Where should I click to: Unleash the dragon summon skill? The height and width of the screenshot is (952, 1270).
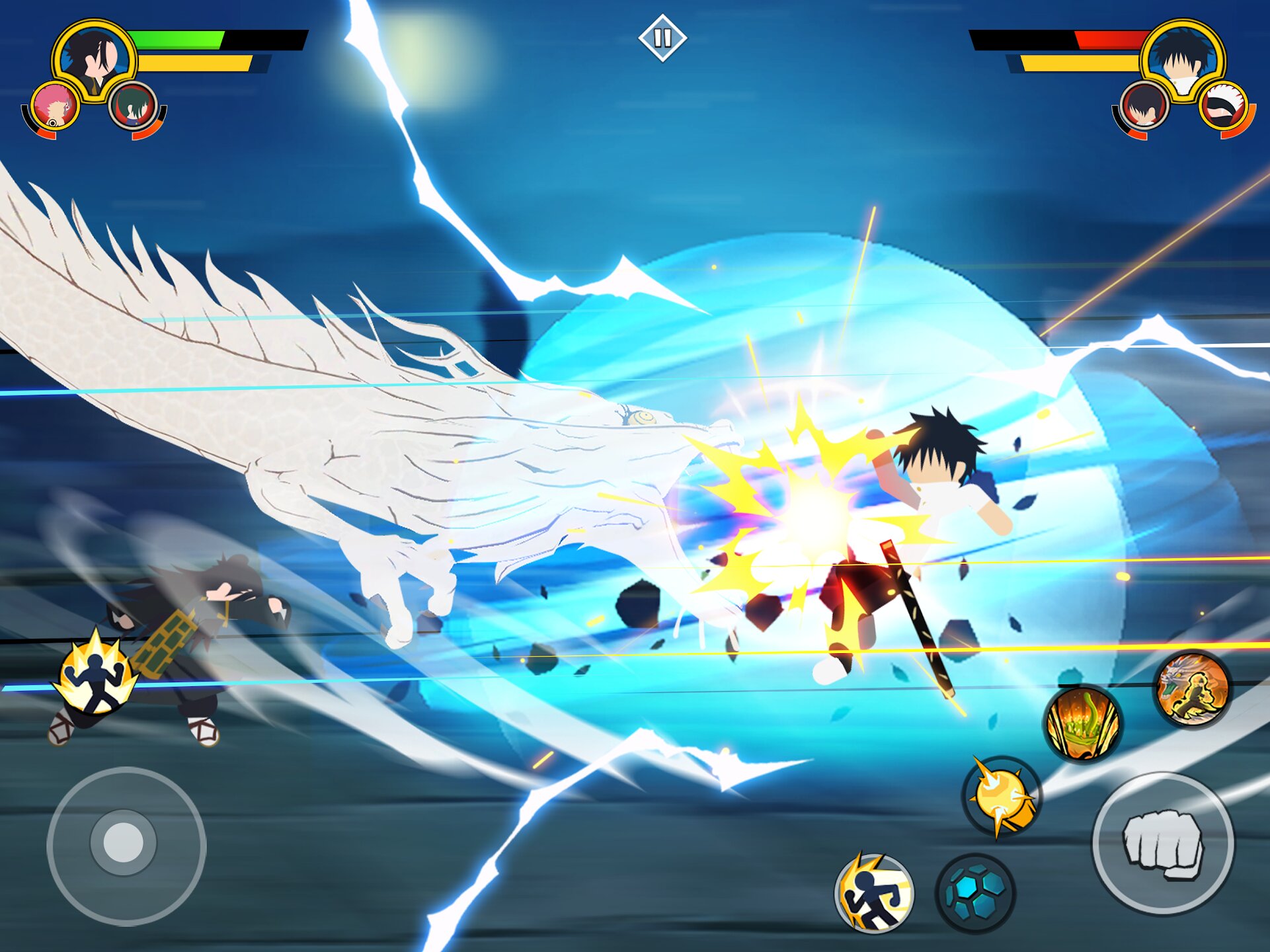pyautogui.click(x=1193, y=689)
